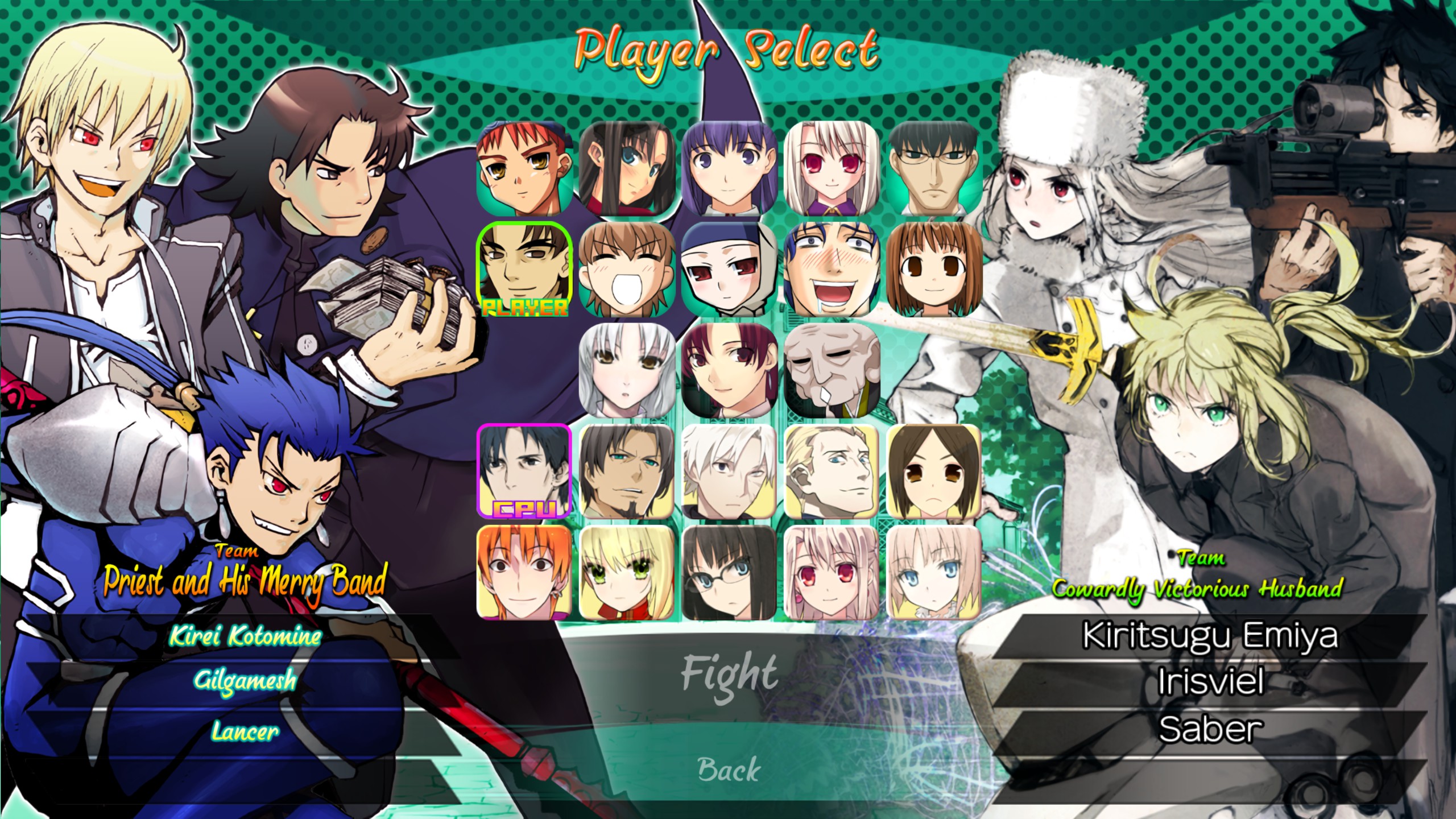Pick the man with glasses portrait
This screenshot has width=1456, height=819.
tap(934, 168)
